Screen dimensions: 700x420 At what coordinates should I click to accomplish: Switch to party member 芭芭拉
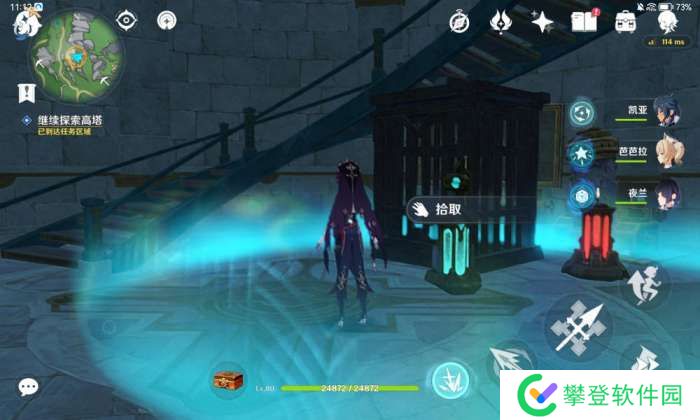coord(660,153)
